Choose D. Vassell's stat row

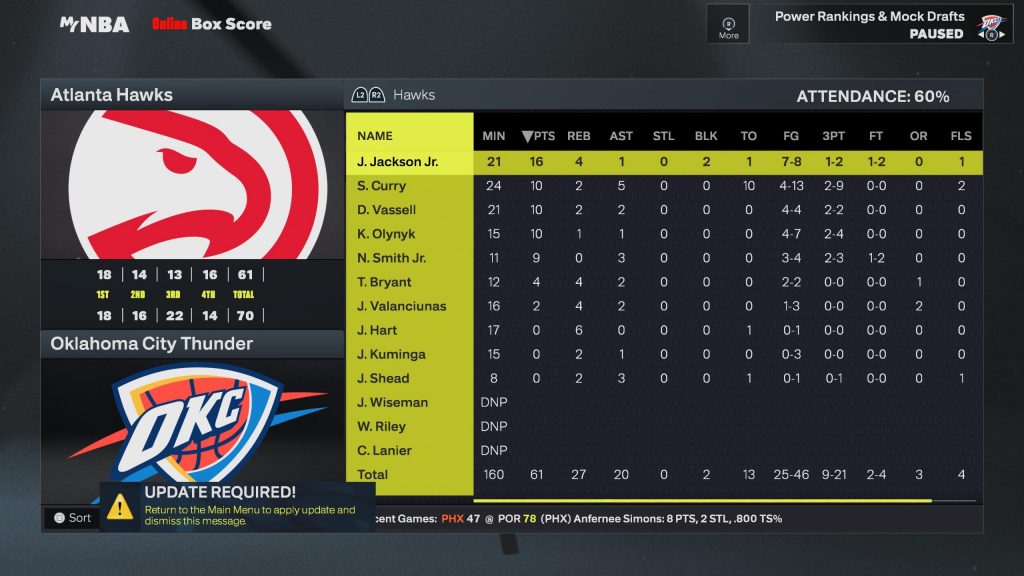tap(386, 210)
